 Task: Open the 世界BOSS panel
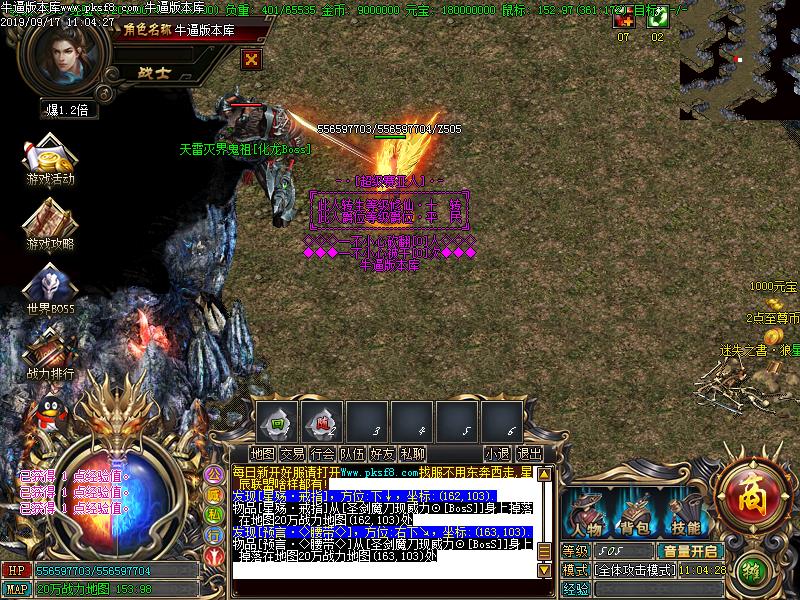pyautogui.click(x=50, y=290)
